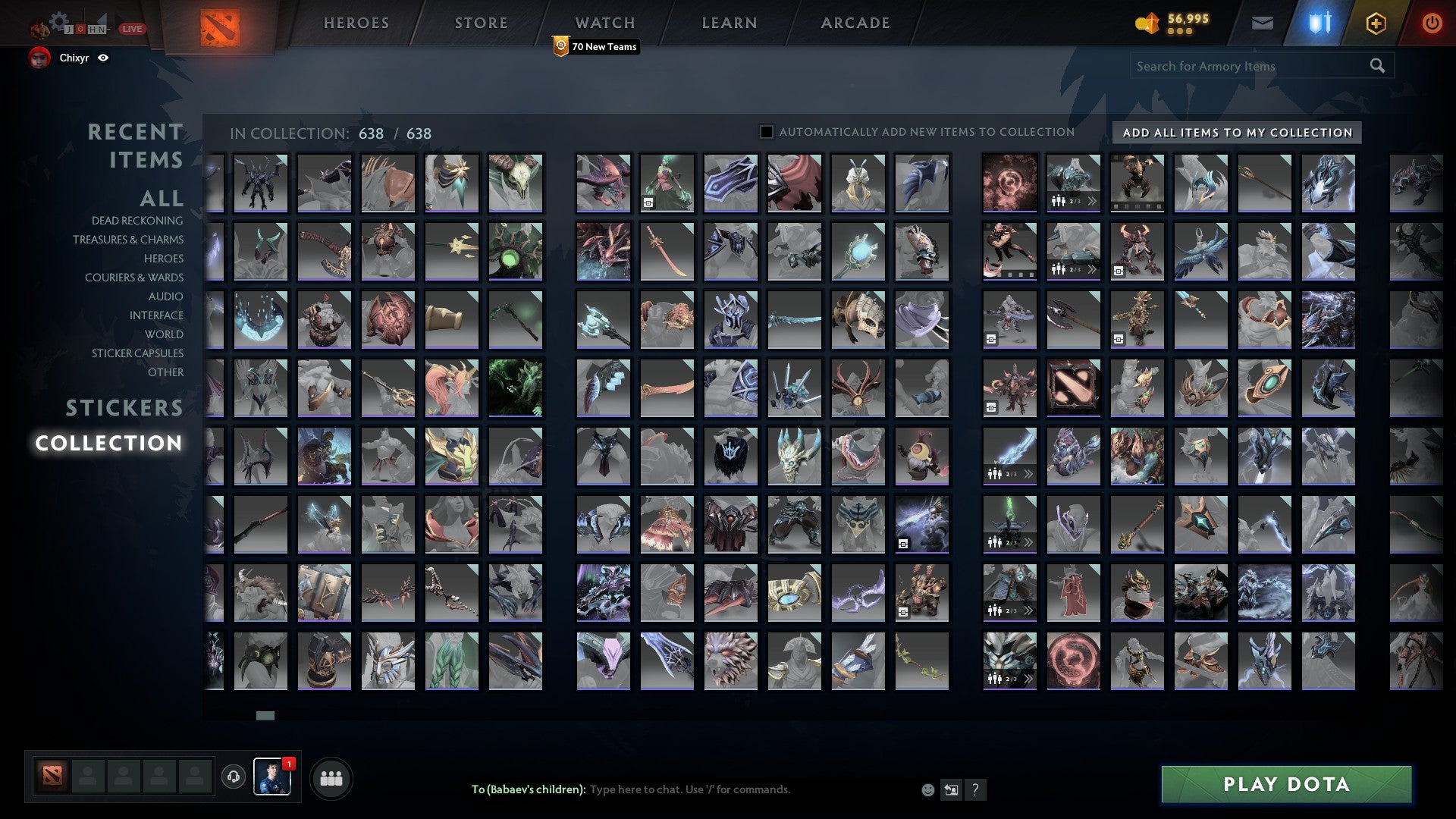Open the emoticon picker in chat
1456x819 pixels.
coord(927,789)
